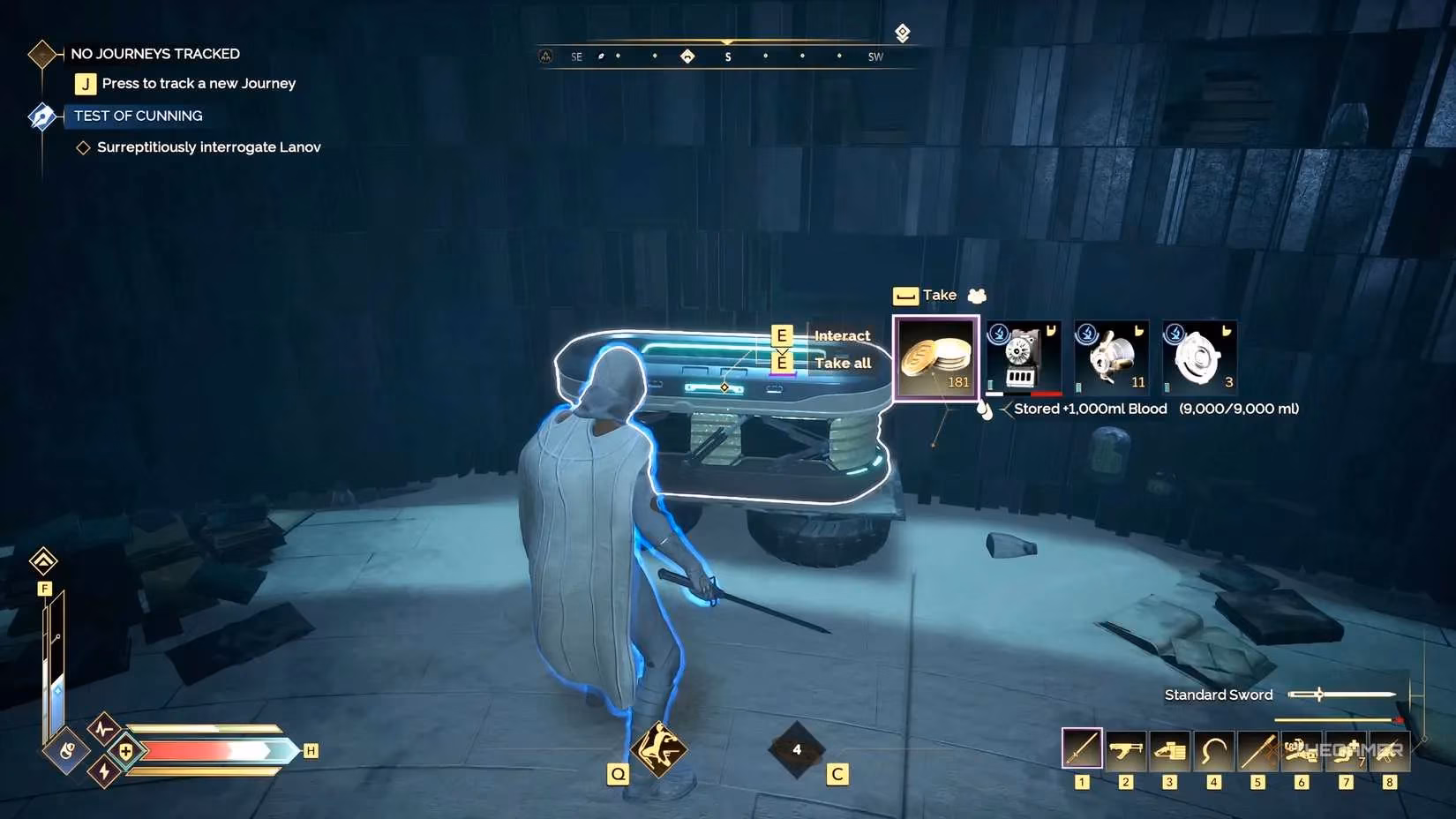The height and width of the screenshot is (819, 1456).
Task: Click the heartbeat pulse status icon
Action: [104, 729]
